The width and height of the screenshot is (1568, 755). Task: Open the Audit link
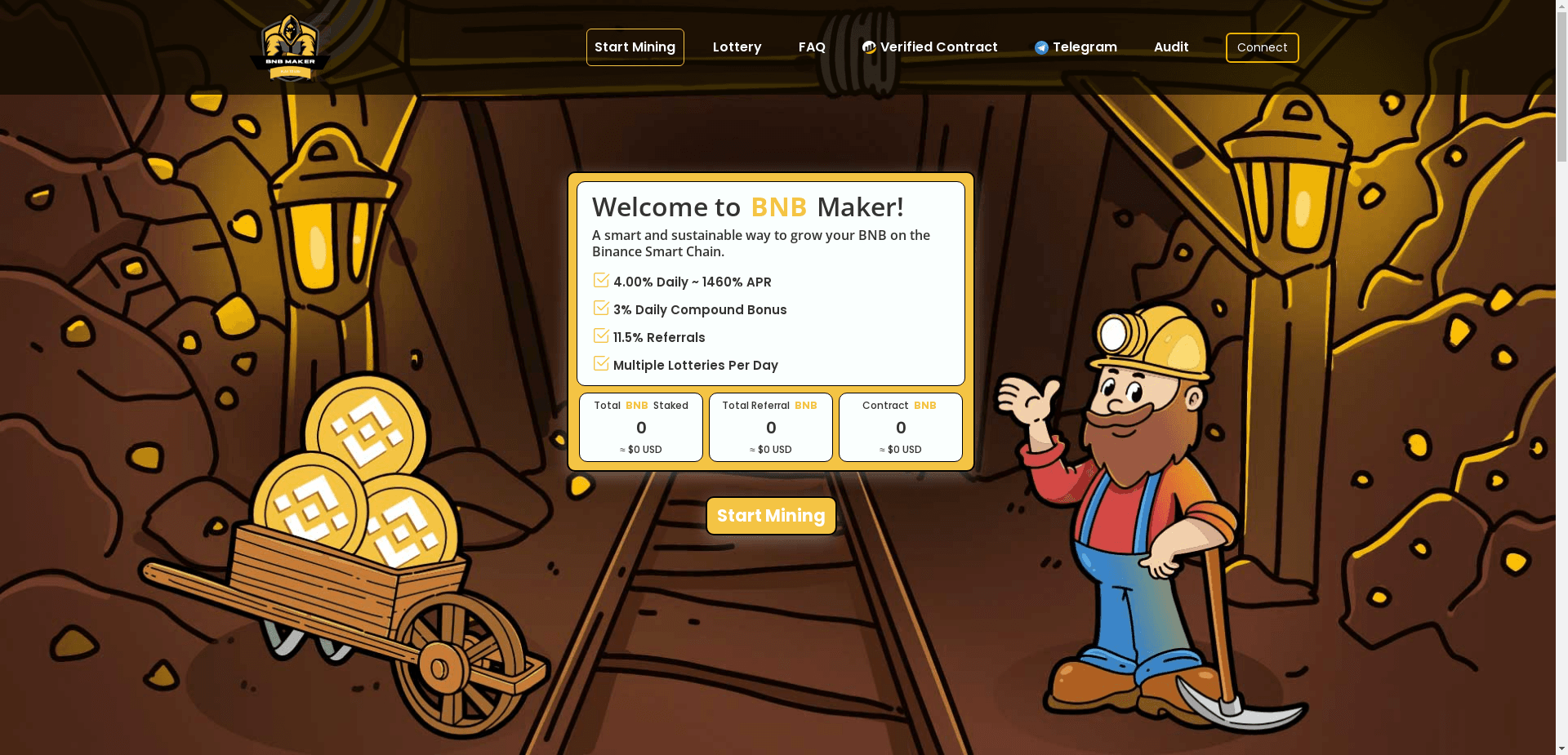(1170, 47)
